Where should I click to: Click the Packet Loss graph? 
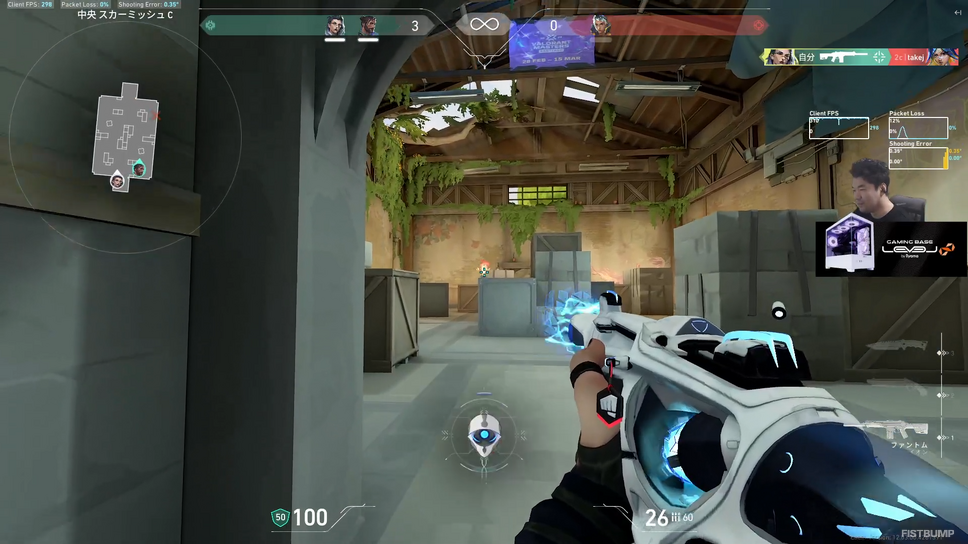click(915, 127)
